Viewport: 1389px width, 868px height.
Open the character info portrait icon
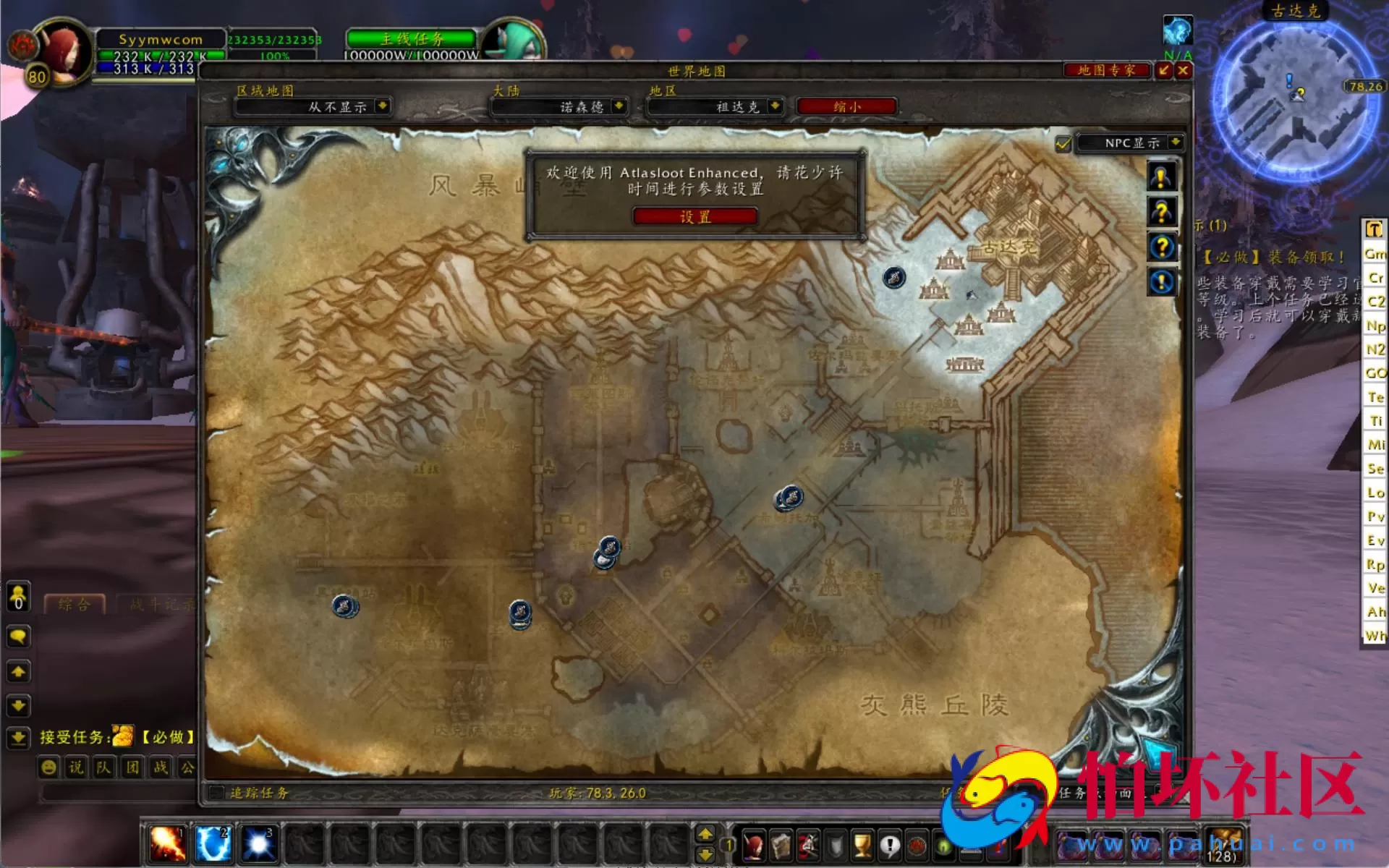[754, 846]
